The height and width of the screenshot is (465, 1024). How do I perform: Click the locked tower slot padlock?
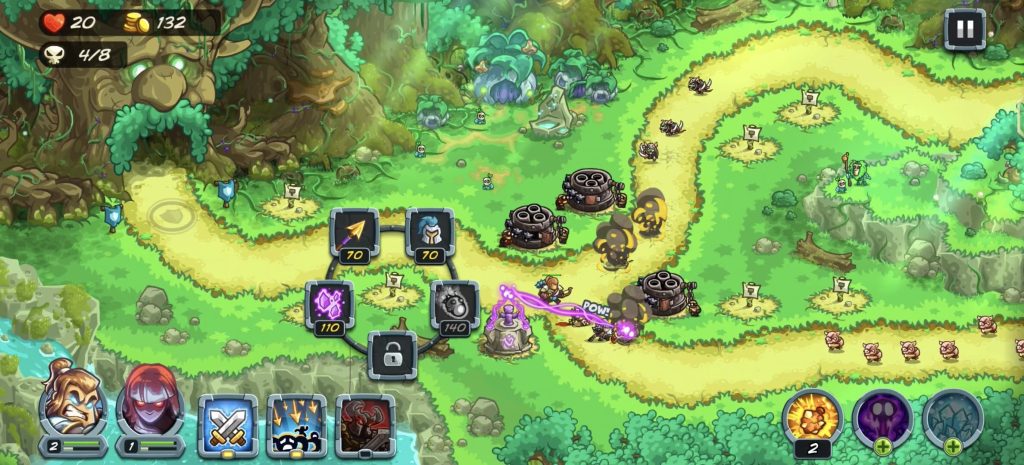pos(391,354)
